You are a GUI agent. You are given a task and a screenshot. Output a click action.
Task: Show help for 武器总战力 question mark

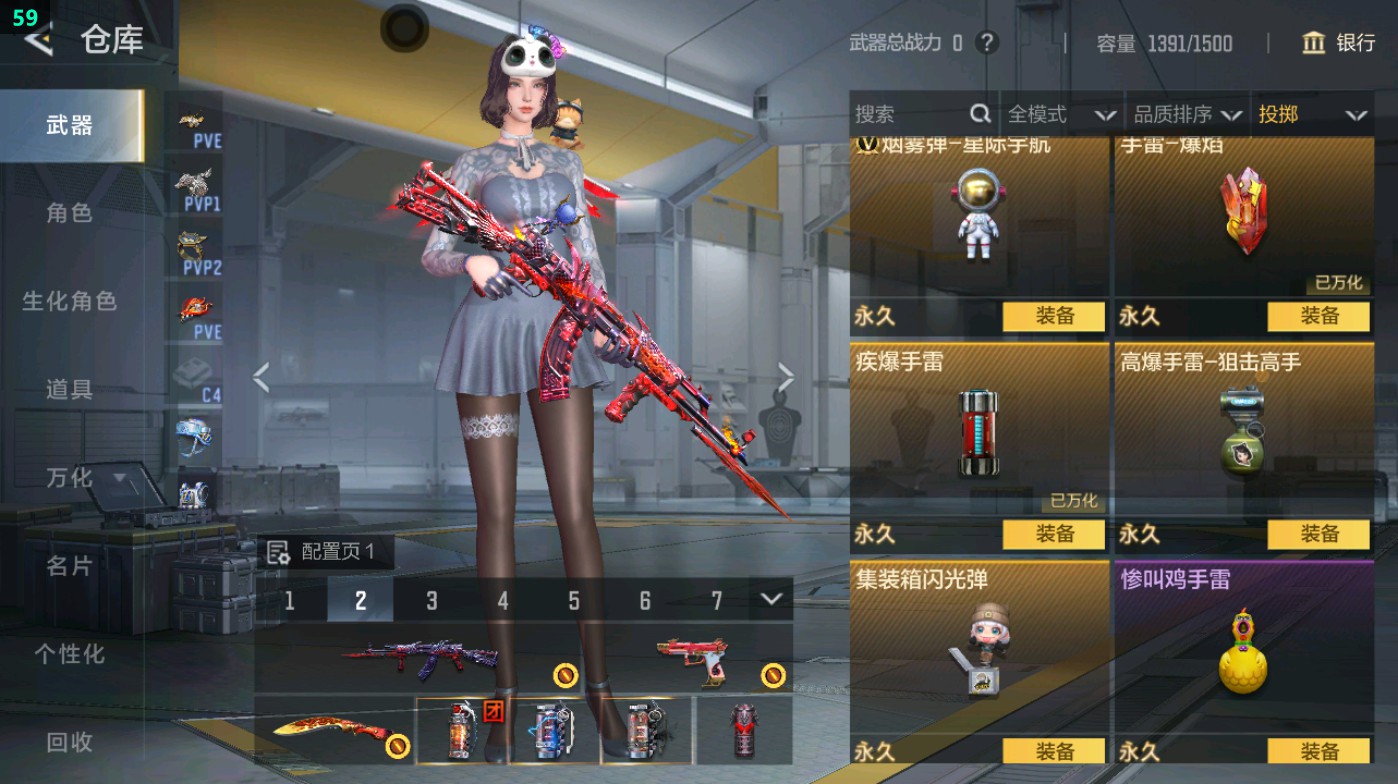[x=987, y=43]
